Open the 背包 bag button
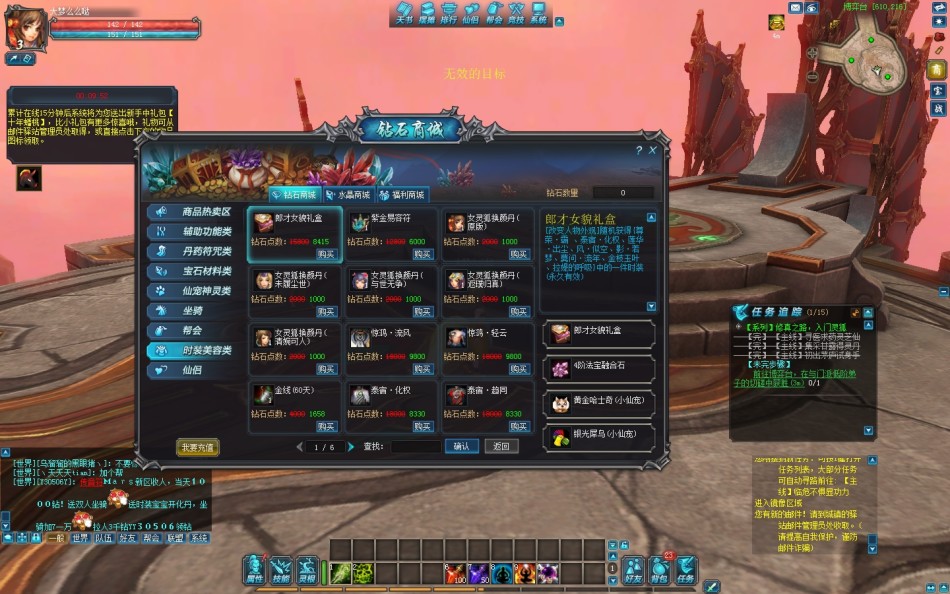The width and height of the screenshot is (950, 594). 660,570
